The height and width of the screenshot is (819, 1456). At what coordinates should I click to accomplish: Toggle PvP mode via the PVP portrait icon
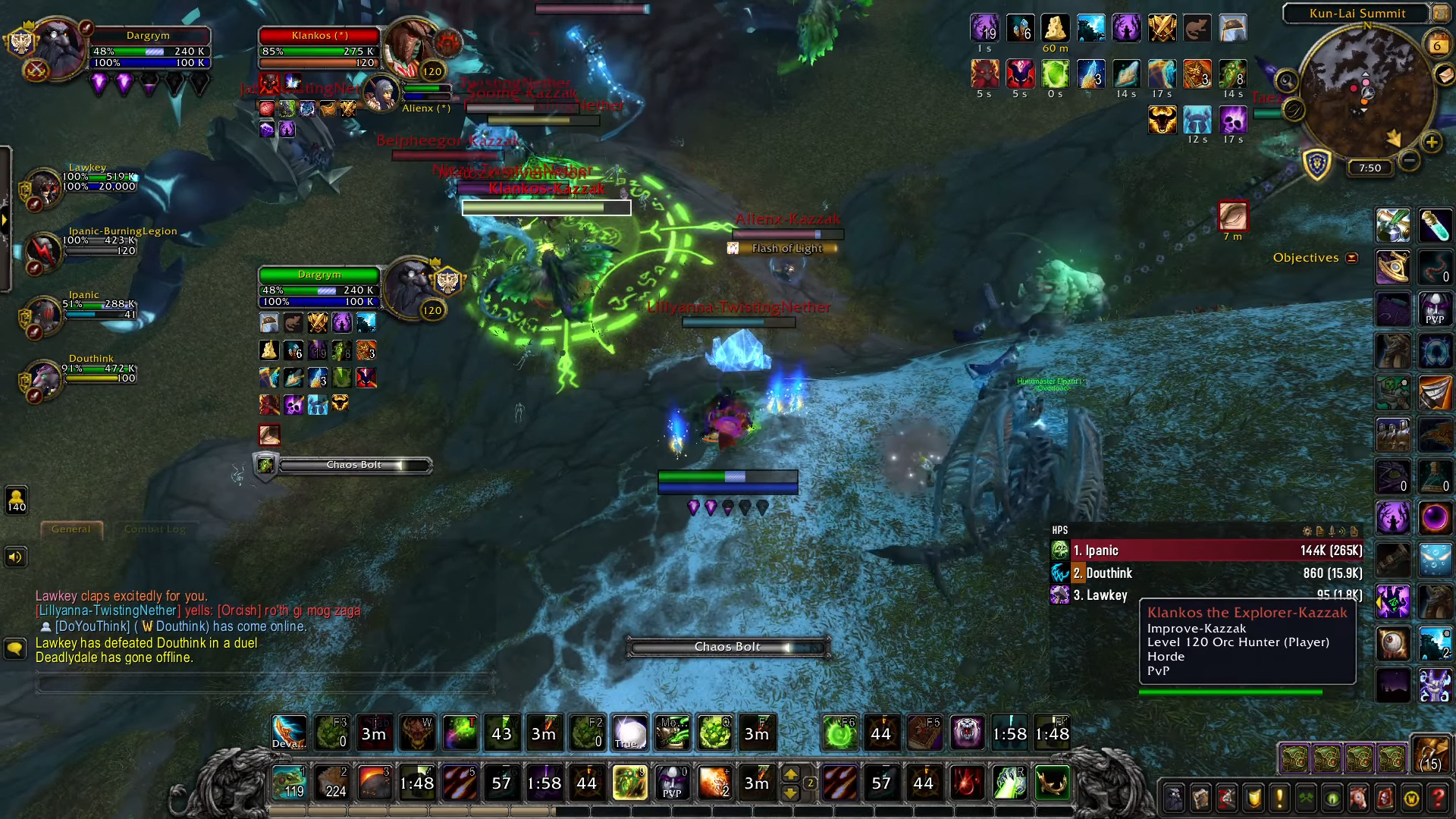point(1436,309)
